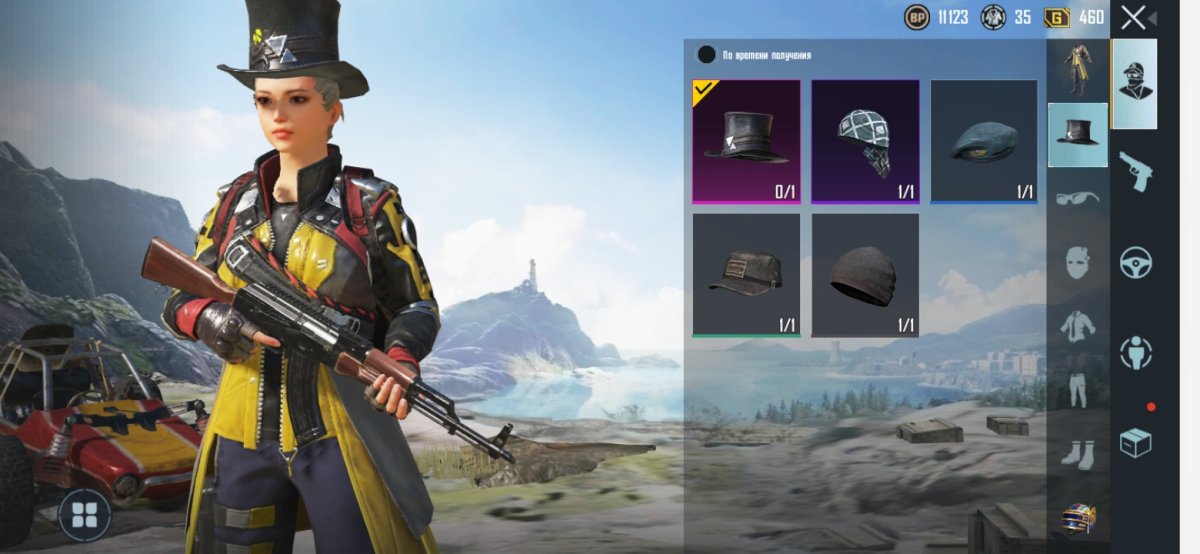Choose the checkered bandana headwear
This screenshot has width=1200, height=554.
pyautogui.click(x=865, y=141)
